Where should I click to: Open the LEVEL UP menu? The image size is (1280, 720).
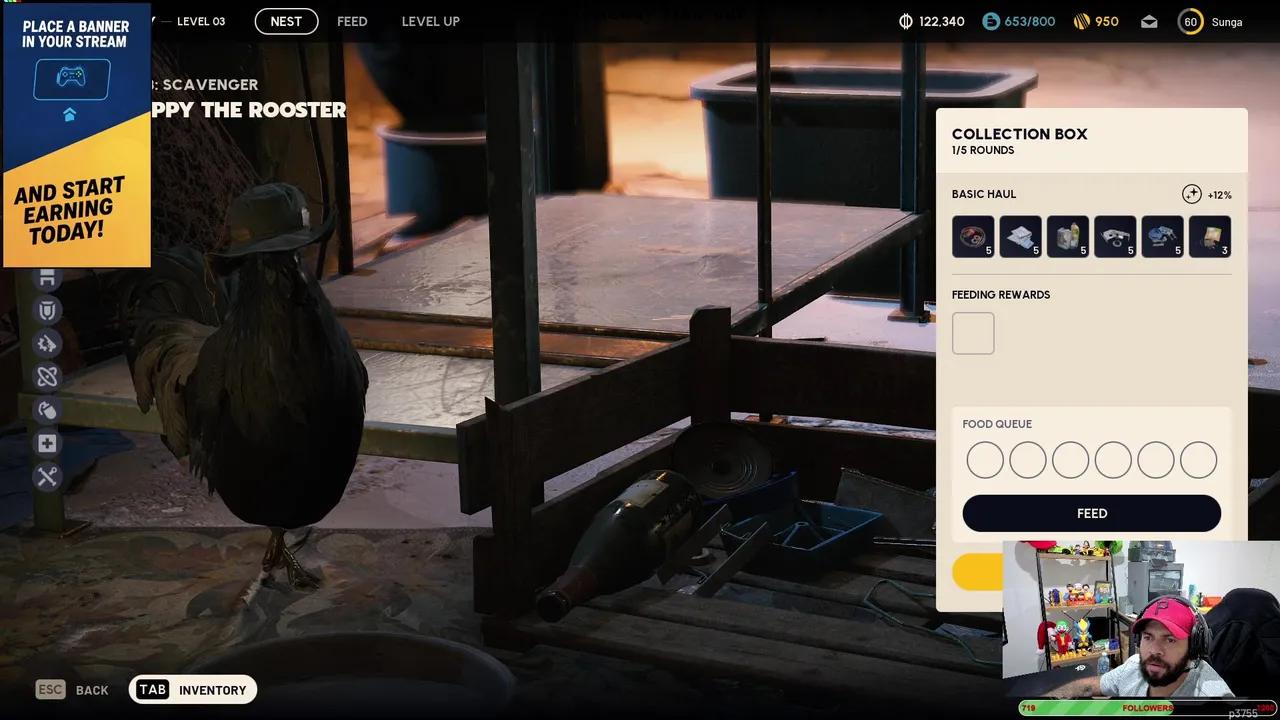(x=430, y=20)
